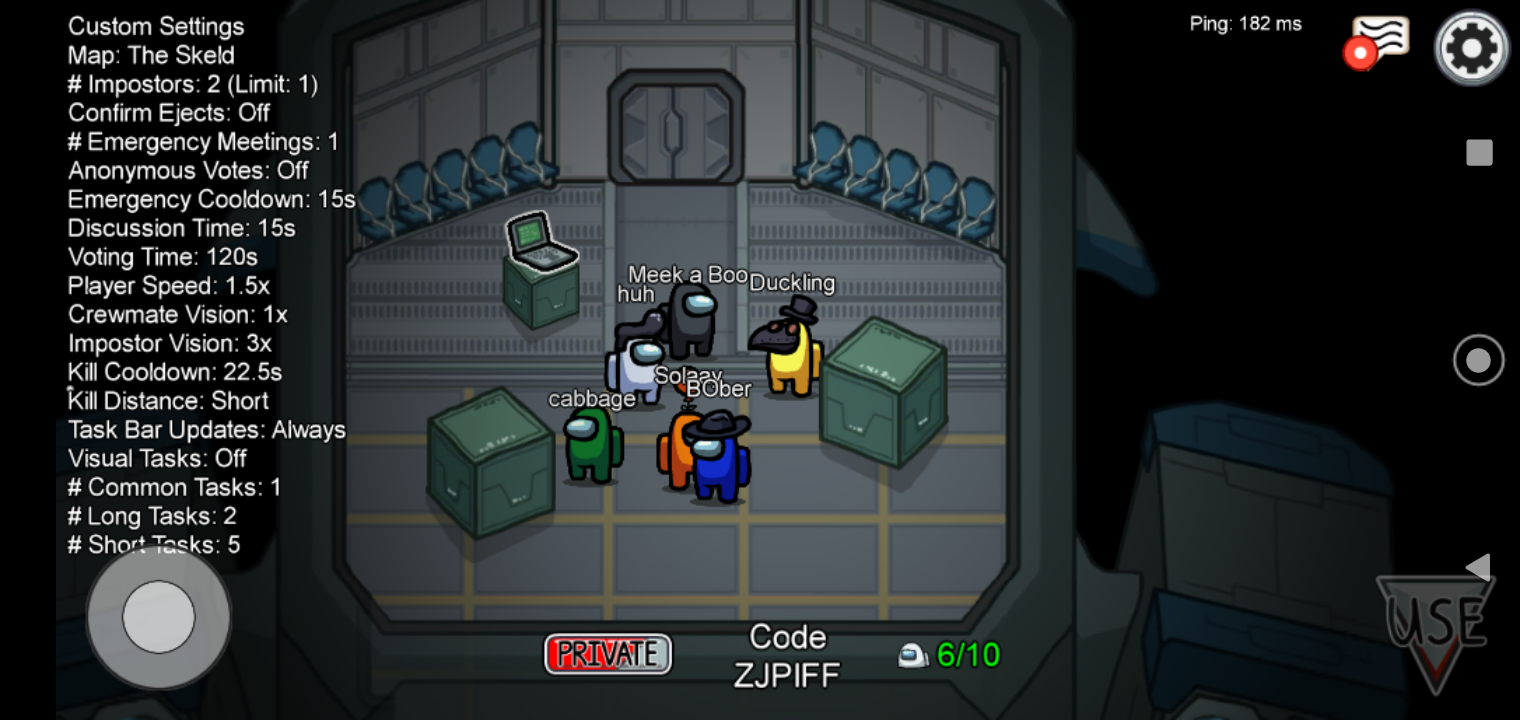Open the settings gear menu

(1471, 47)
